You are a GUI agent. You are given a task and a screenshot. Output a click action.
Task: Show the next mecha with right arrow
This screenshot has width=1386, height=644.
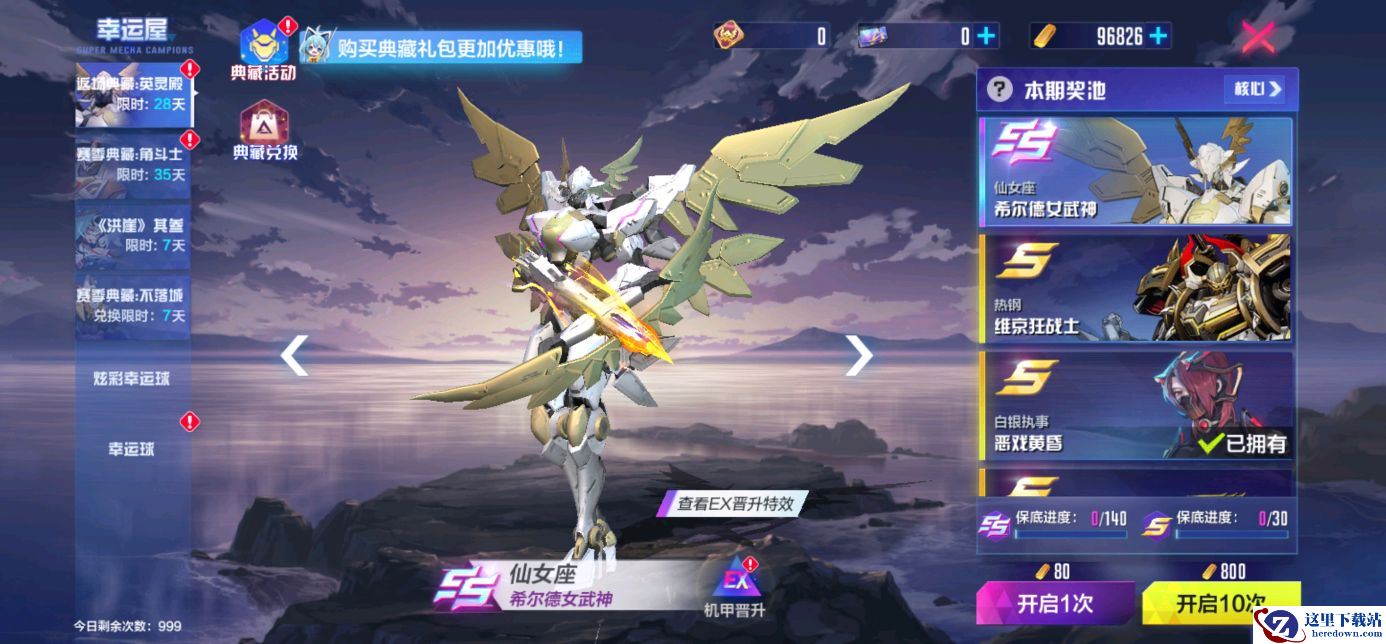(x=858, y=355)
